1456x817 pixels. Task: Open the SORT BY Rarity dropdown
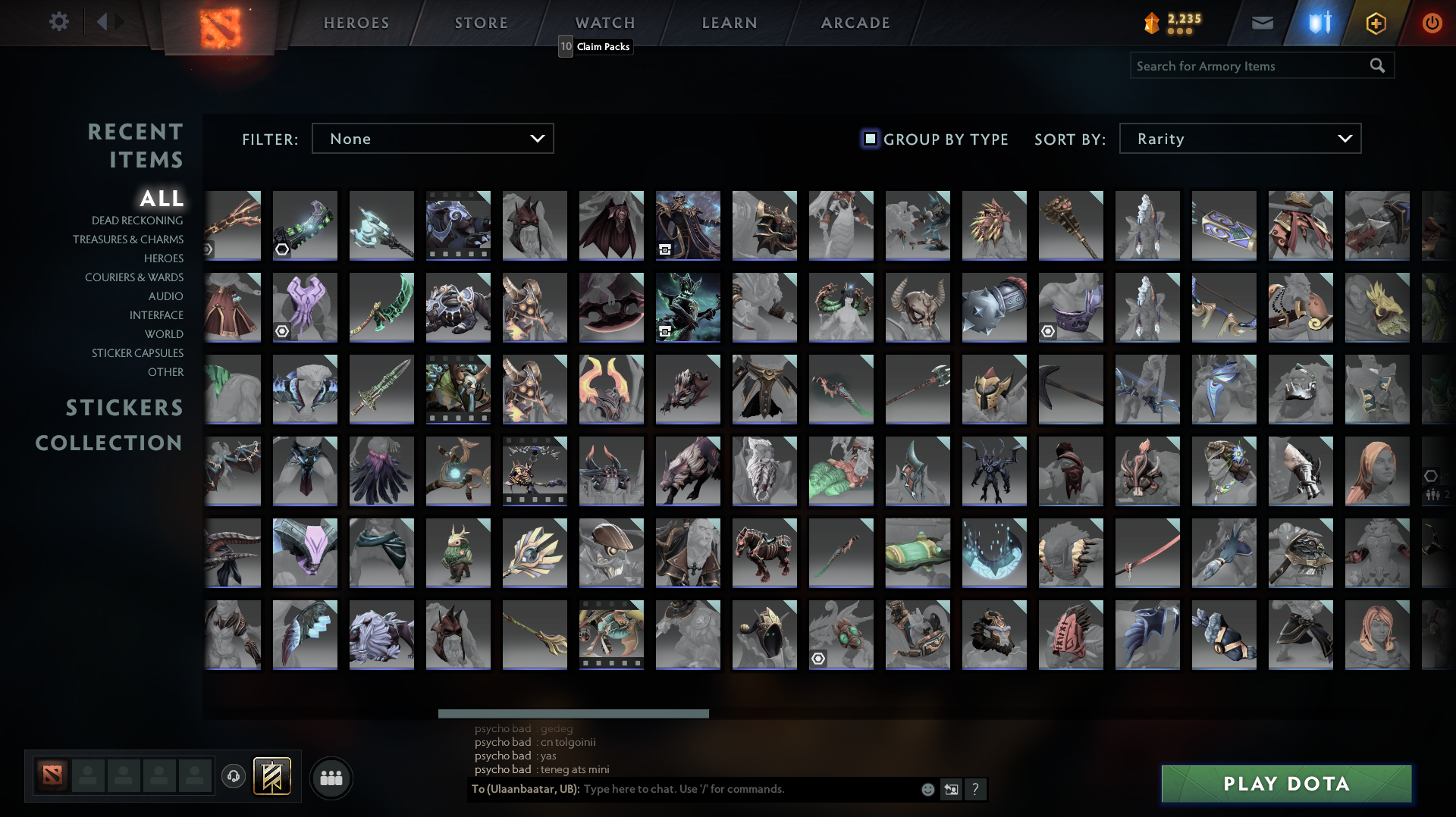1239,138
